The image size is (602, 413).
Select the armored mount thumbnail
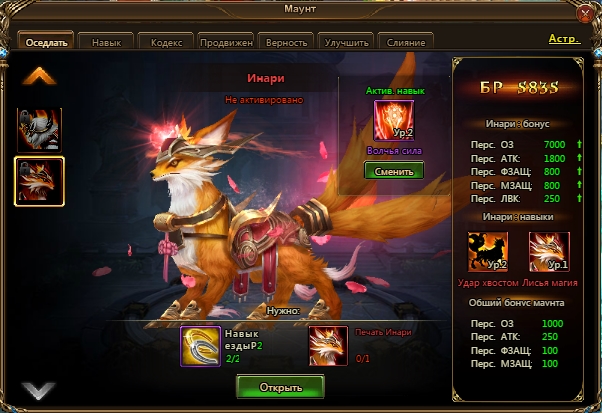[39, 130]
